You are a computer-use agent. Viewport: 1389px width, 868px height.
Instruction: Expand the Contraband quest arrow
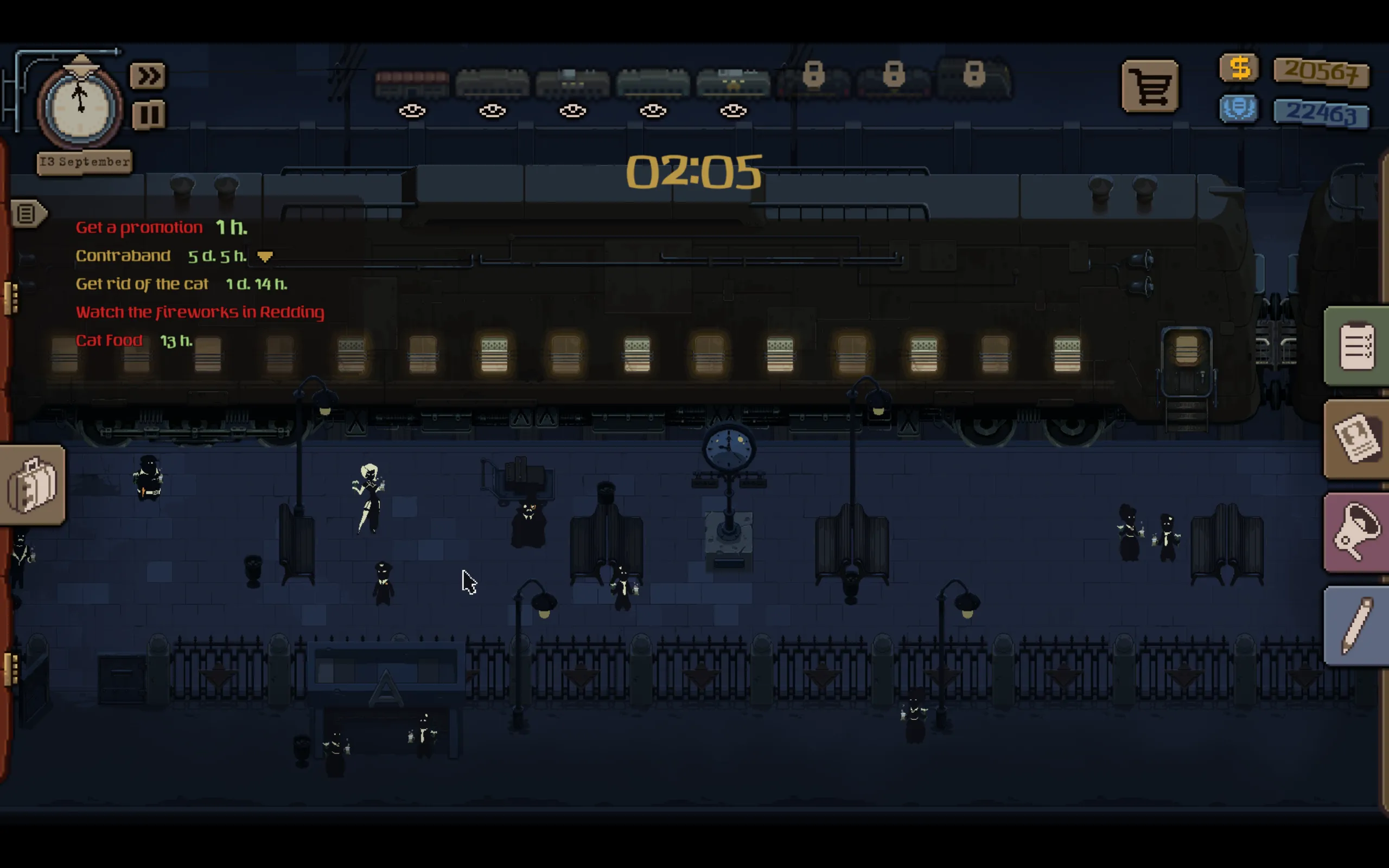pos(265,256)
